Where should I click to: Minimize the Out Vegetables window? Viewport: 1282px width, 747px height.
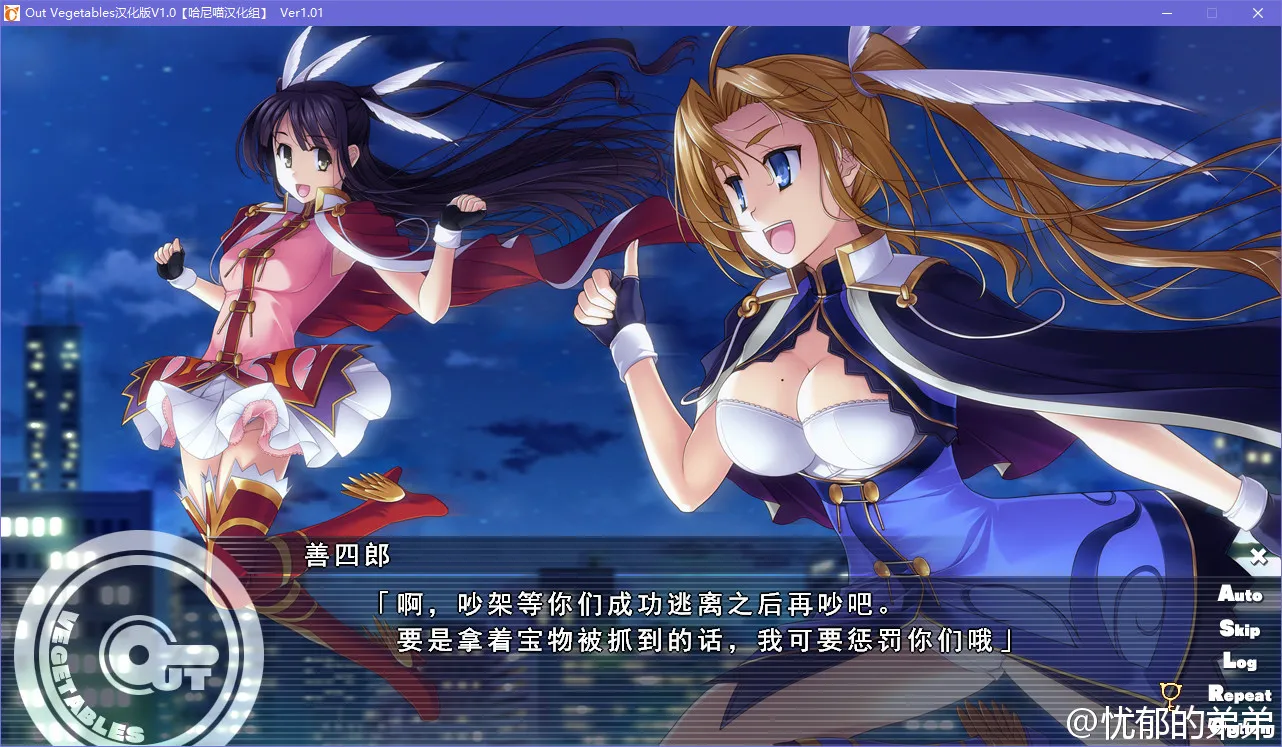(x=1166, y=13)
